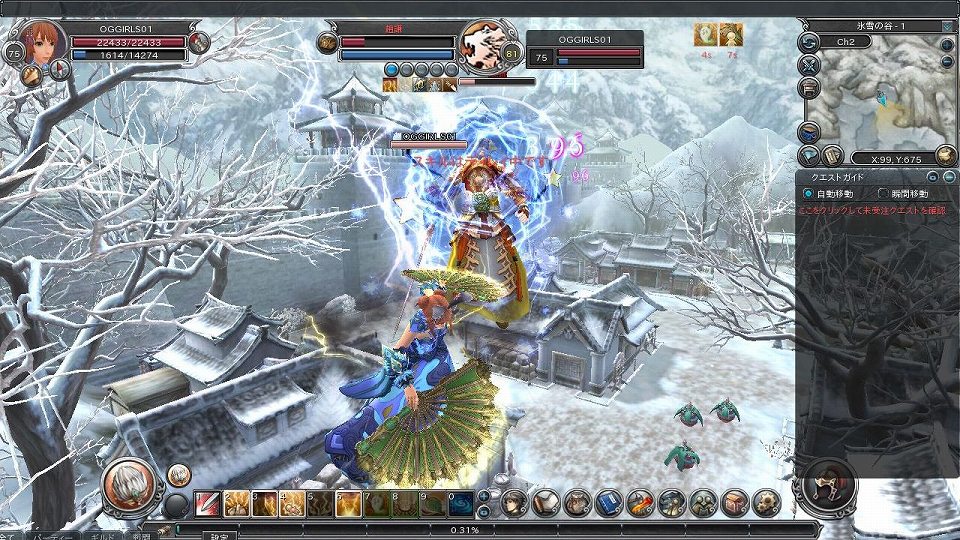Open the treasure chest menu icon
Screen dimensions: 960x540
(735, 502)
